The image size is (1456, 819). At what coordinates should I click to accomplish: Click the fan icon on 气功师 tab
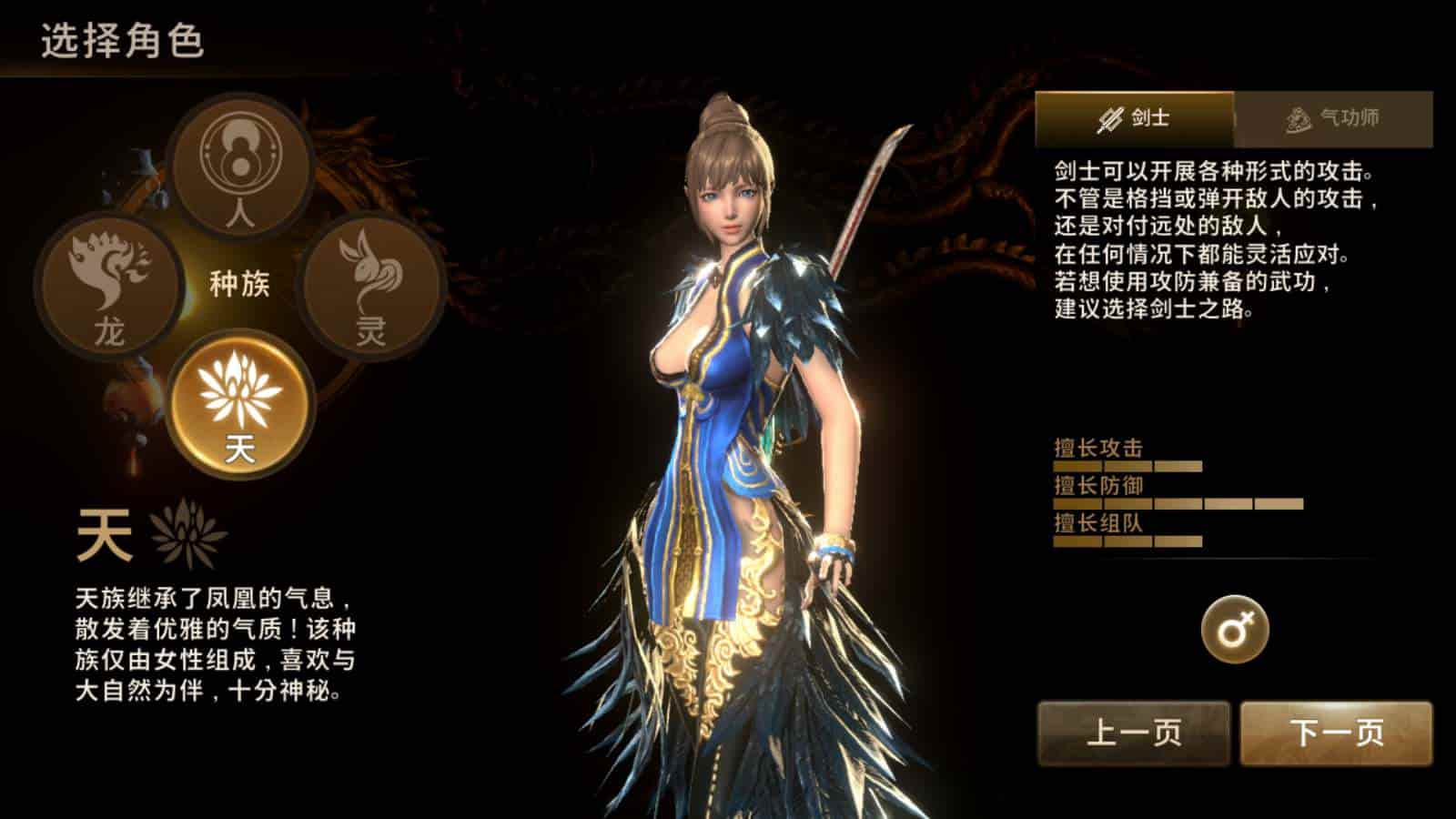[x=1296, y=116]
